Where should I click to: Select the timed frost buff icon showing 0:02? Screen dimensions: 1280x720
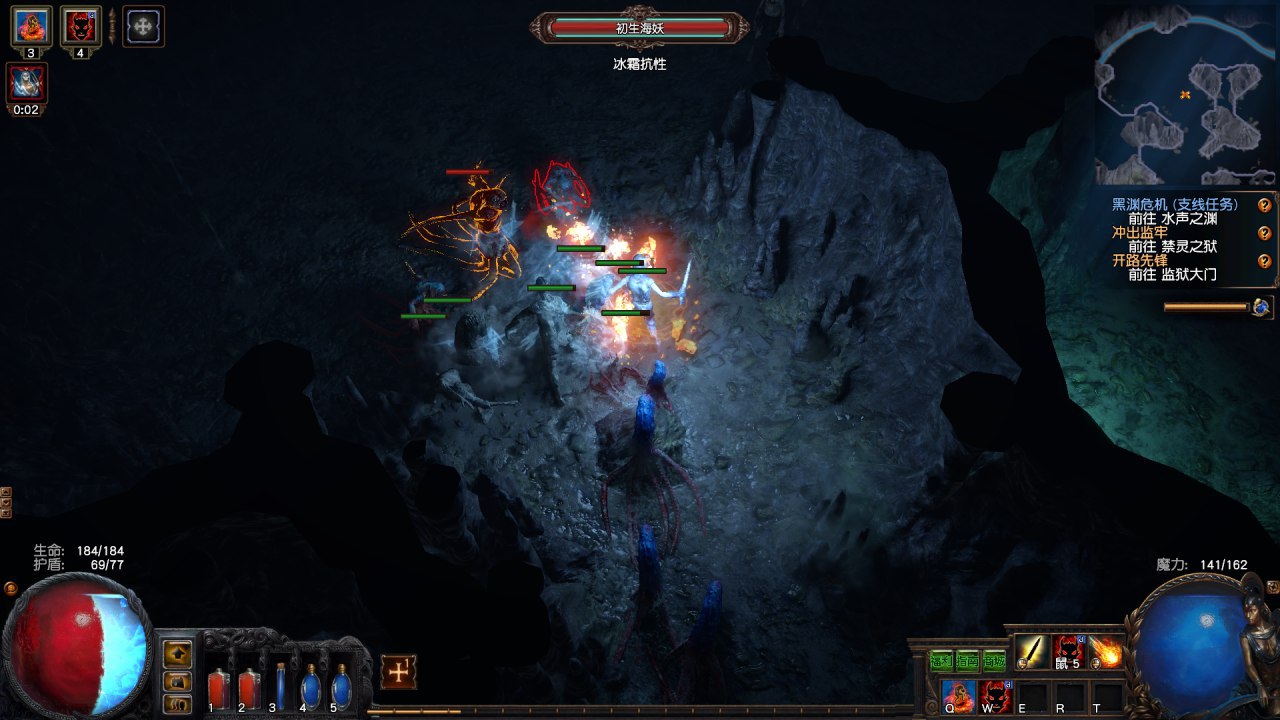(x=26, y=83)
